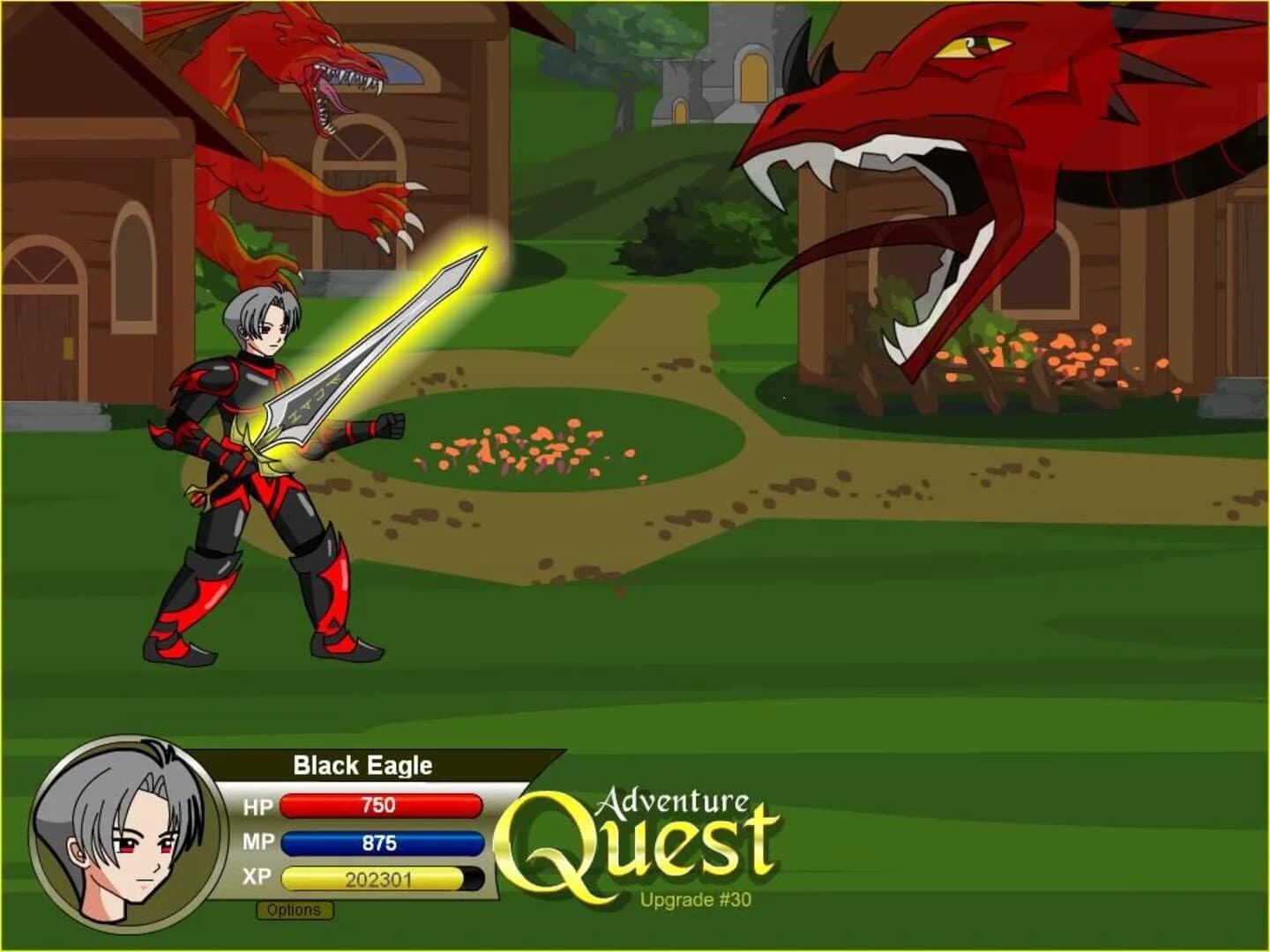Select the orange flower patch on path

512,445
